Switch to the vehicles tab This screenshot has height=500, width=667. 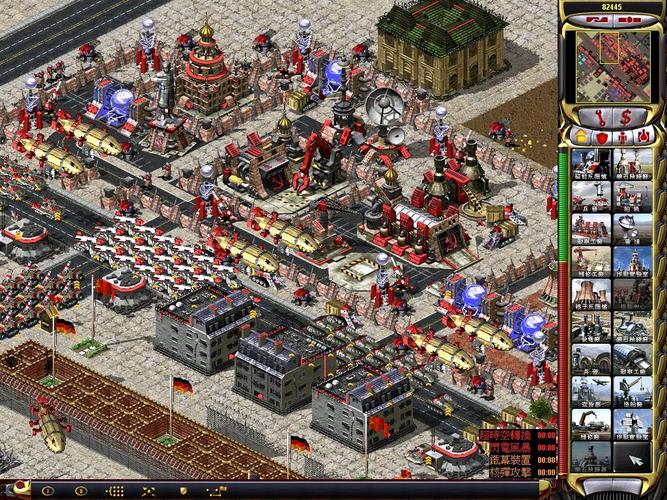(643, 137)
